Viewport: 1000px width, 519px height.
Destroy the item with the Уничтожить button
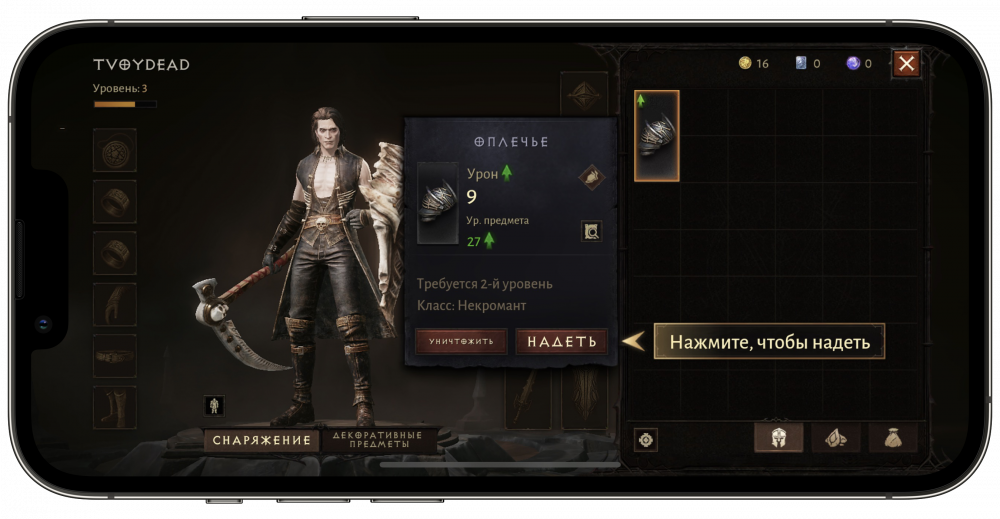(x=461, y=341)
